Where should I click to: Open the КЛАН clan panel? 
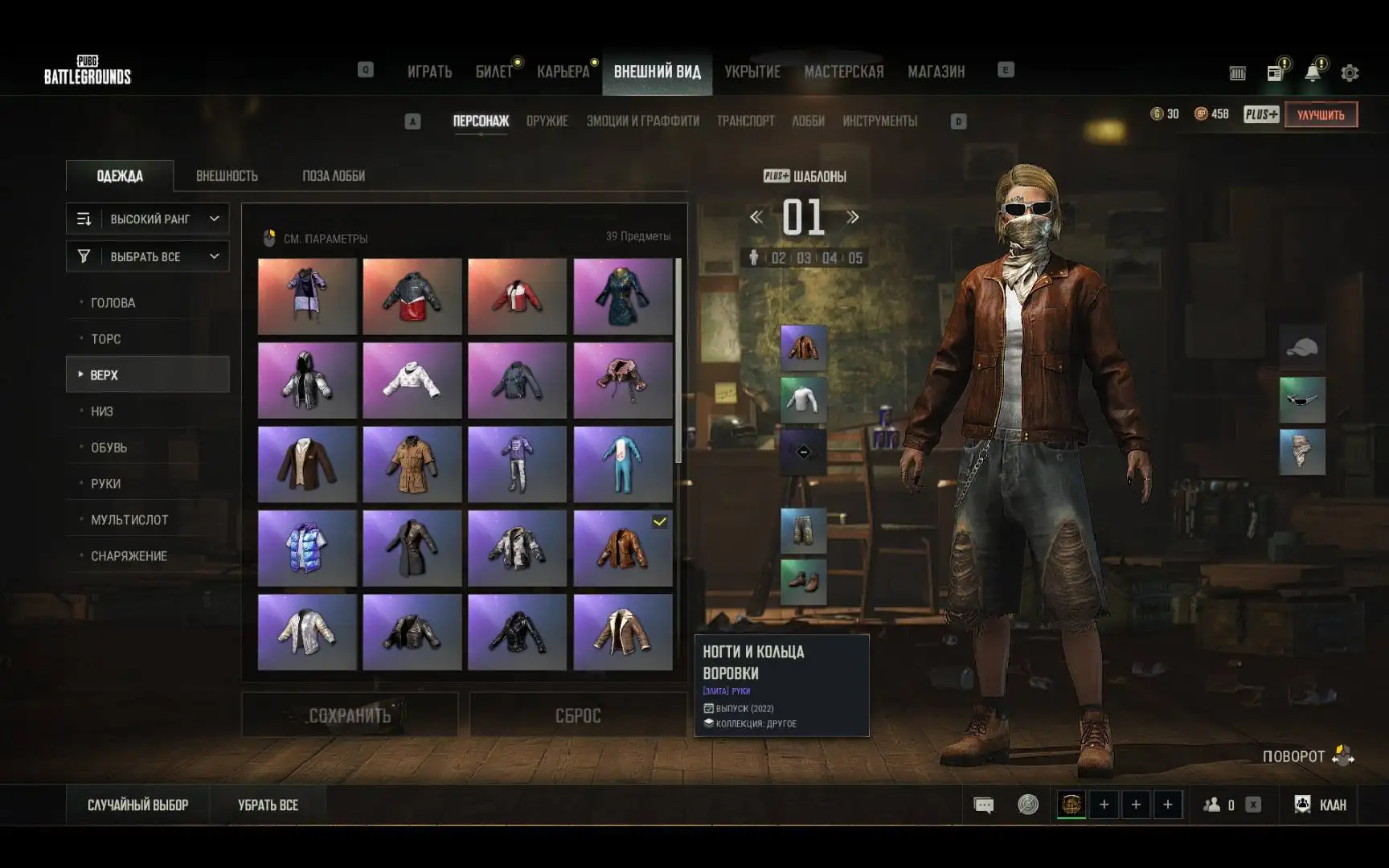1321,805
